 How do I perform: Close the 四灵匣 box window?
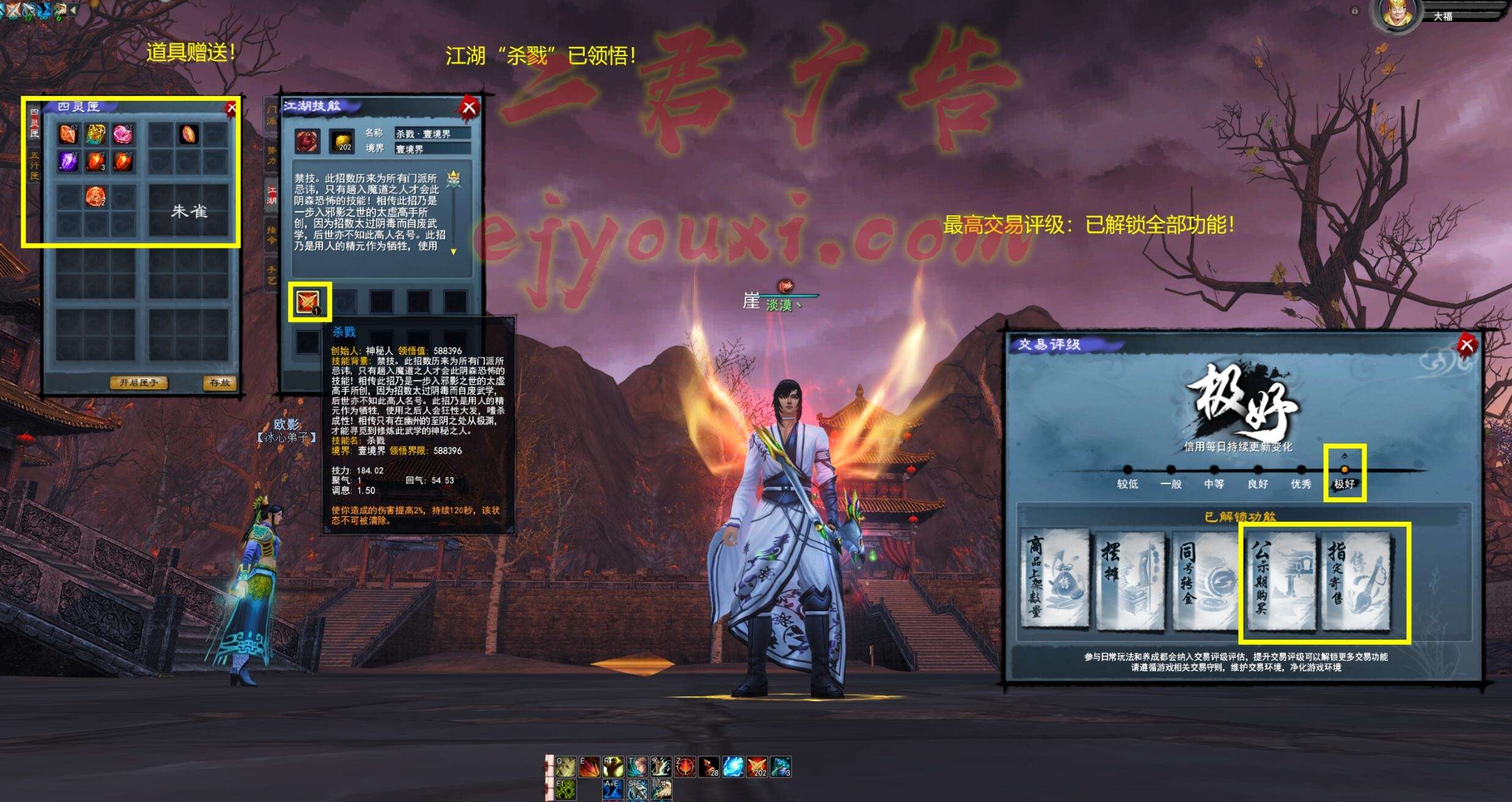click(x=231, y=109)
